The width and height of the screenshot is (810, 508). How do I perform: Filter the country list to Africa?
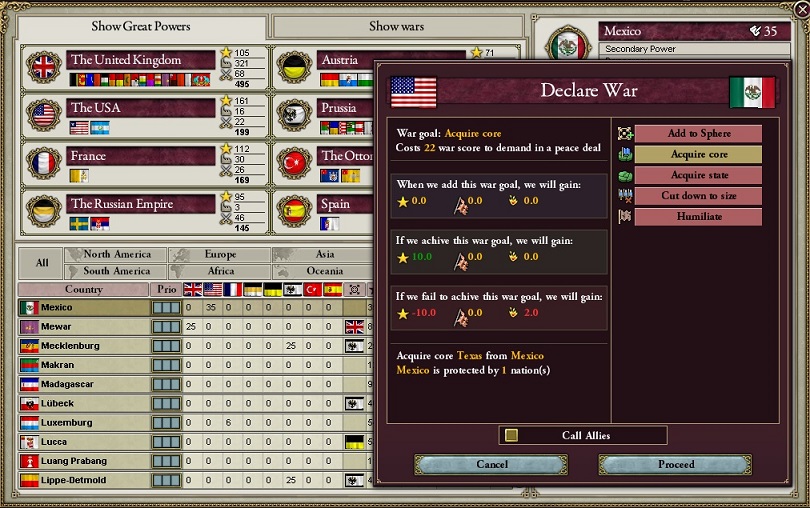(221, 271)
